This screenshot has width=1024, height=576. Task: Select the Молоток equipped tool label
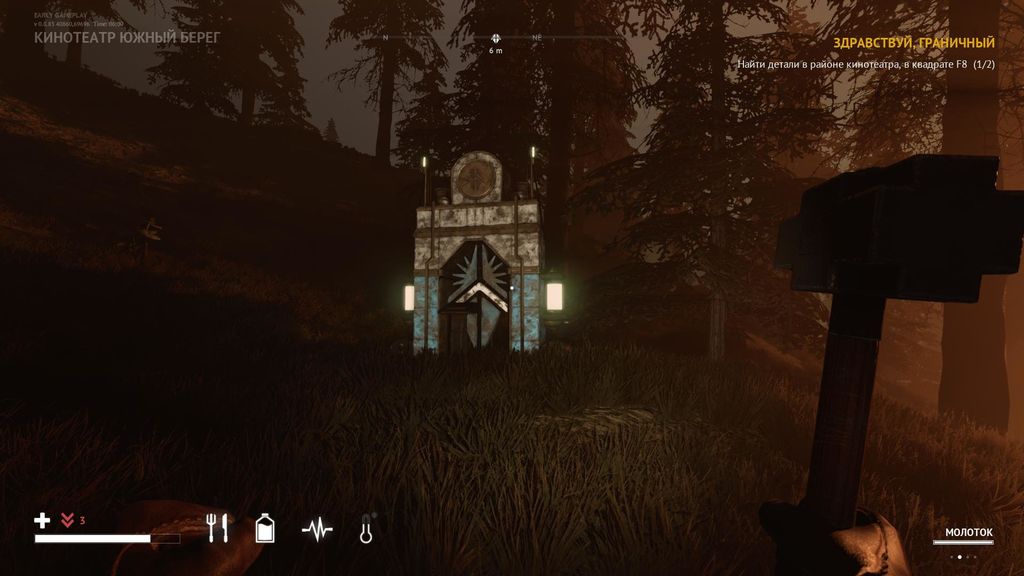(968, 532)
